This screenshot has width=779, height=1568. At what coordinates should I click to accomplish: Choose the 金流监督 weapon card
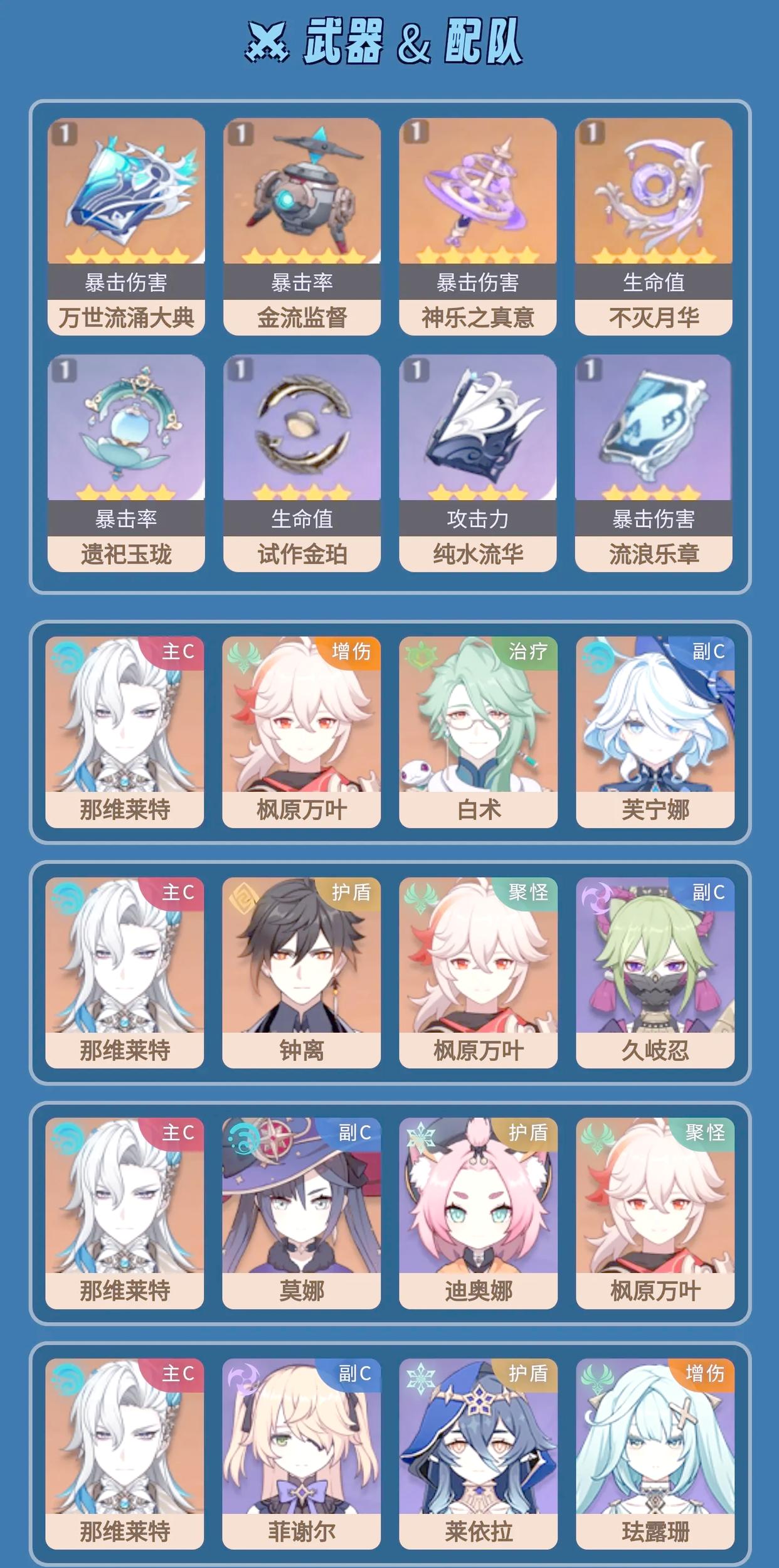pos(302,226)
